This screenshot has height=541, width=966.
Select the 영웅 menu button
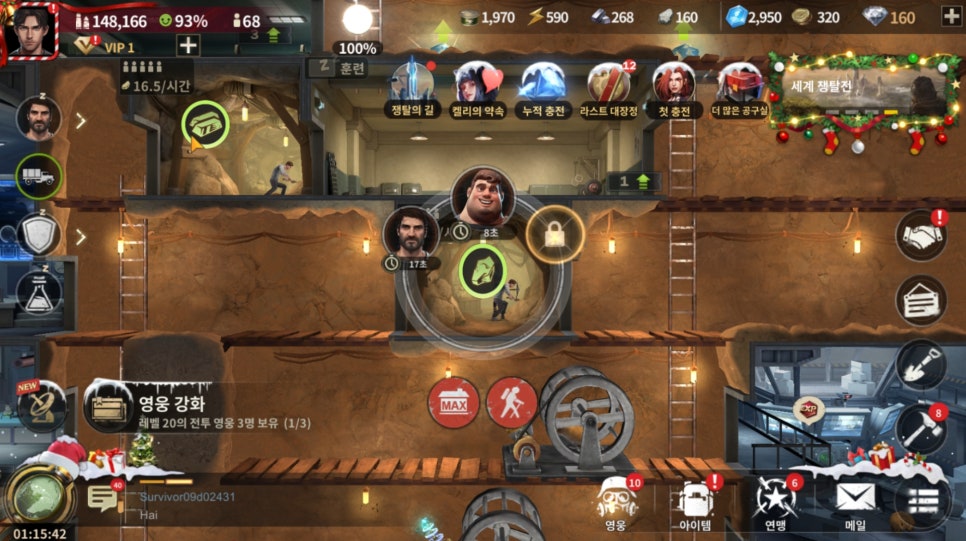pos(616,503)
